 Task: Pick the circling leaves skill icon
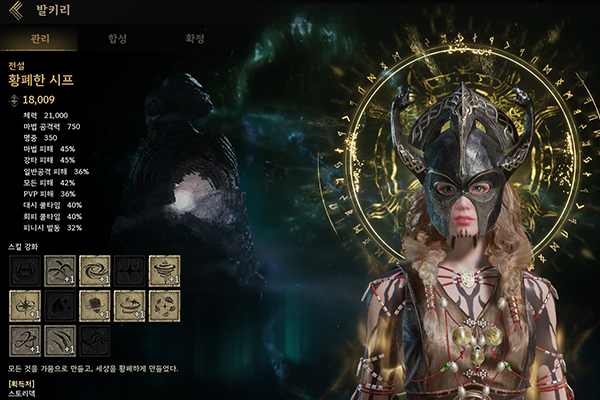tap(165, 306)
